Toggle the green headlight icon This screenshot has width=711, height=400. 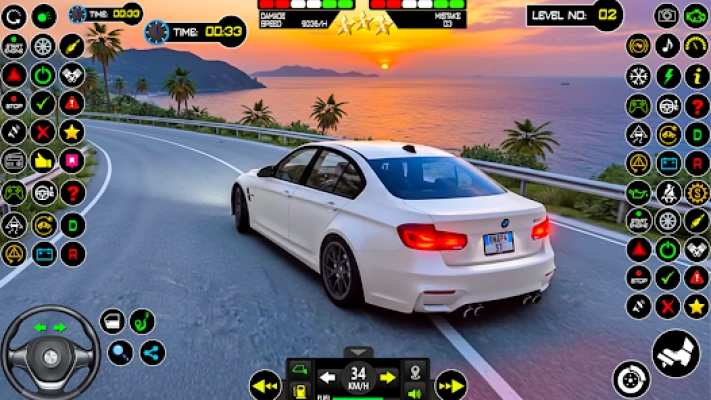44,16
